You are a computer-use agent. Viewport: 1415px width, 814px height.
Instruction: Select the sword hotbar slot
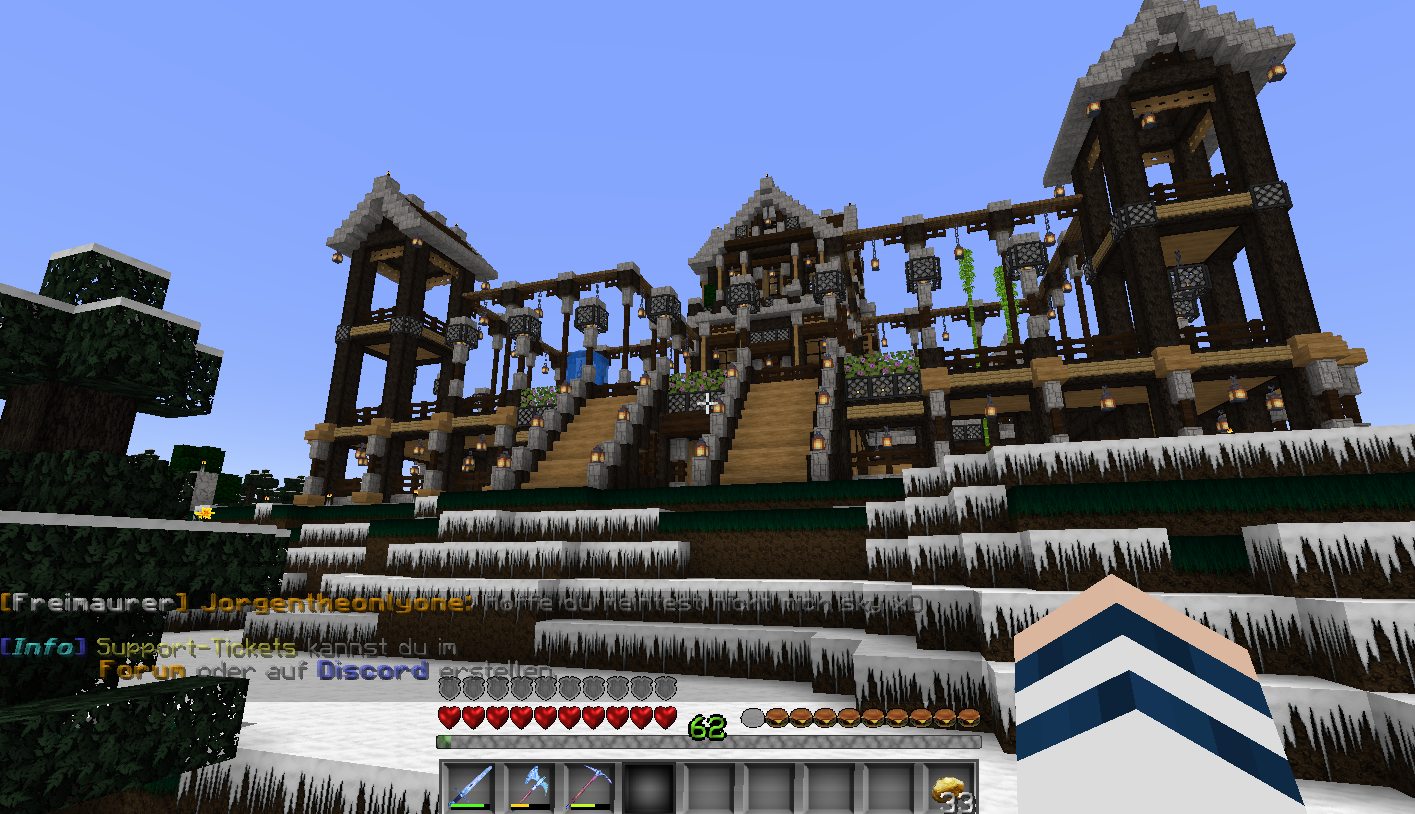tap(471, 786)
